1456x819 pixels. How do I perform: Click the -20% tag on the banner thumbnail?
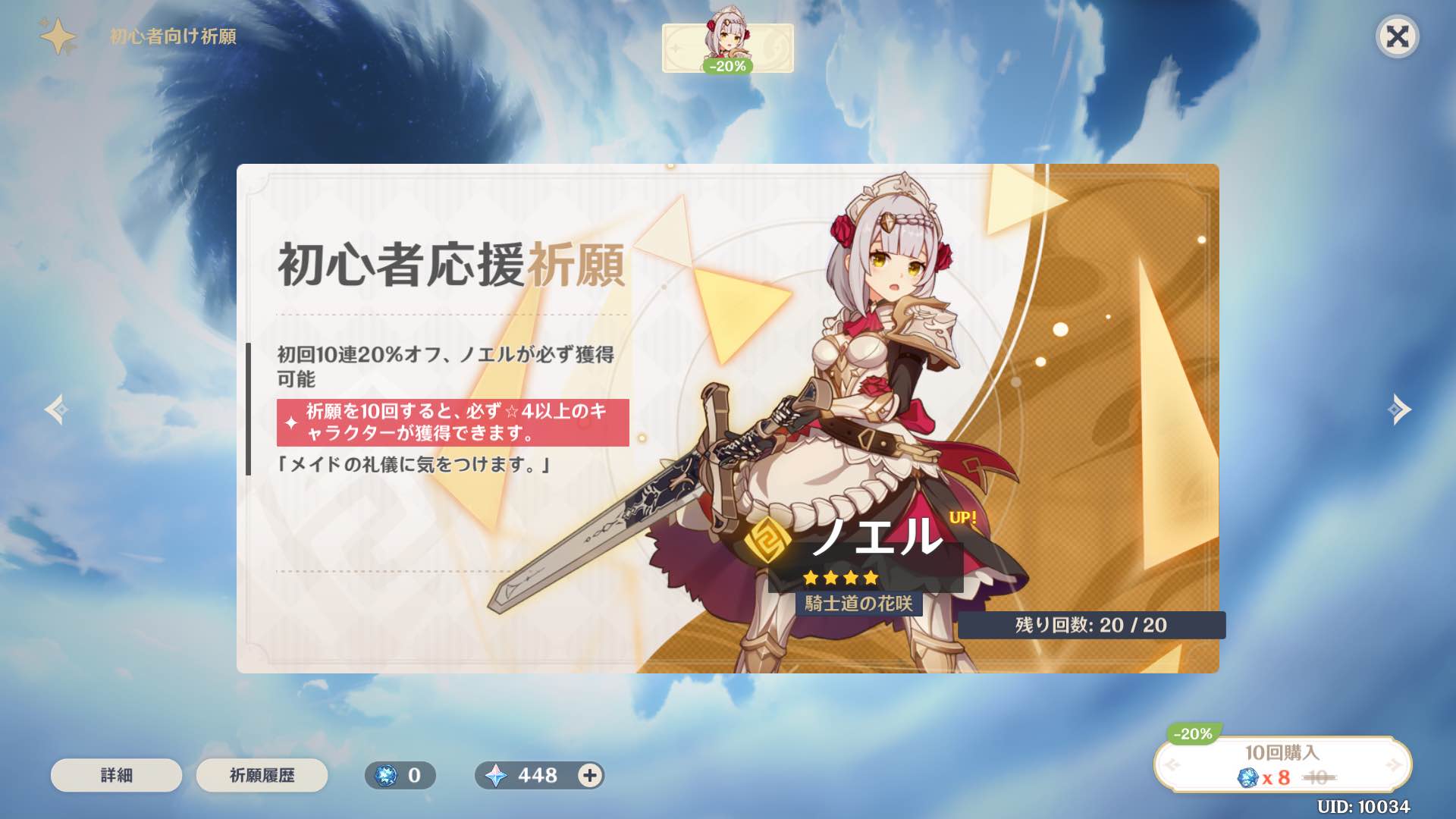coord(729,68)
